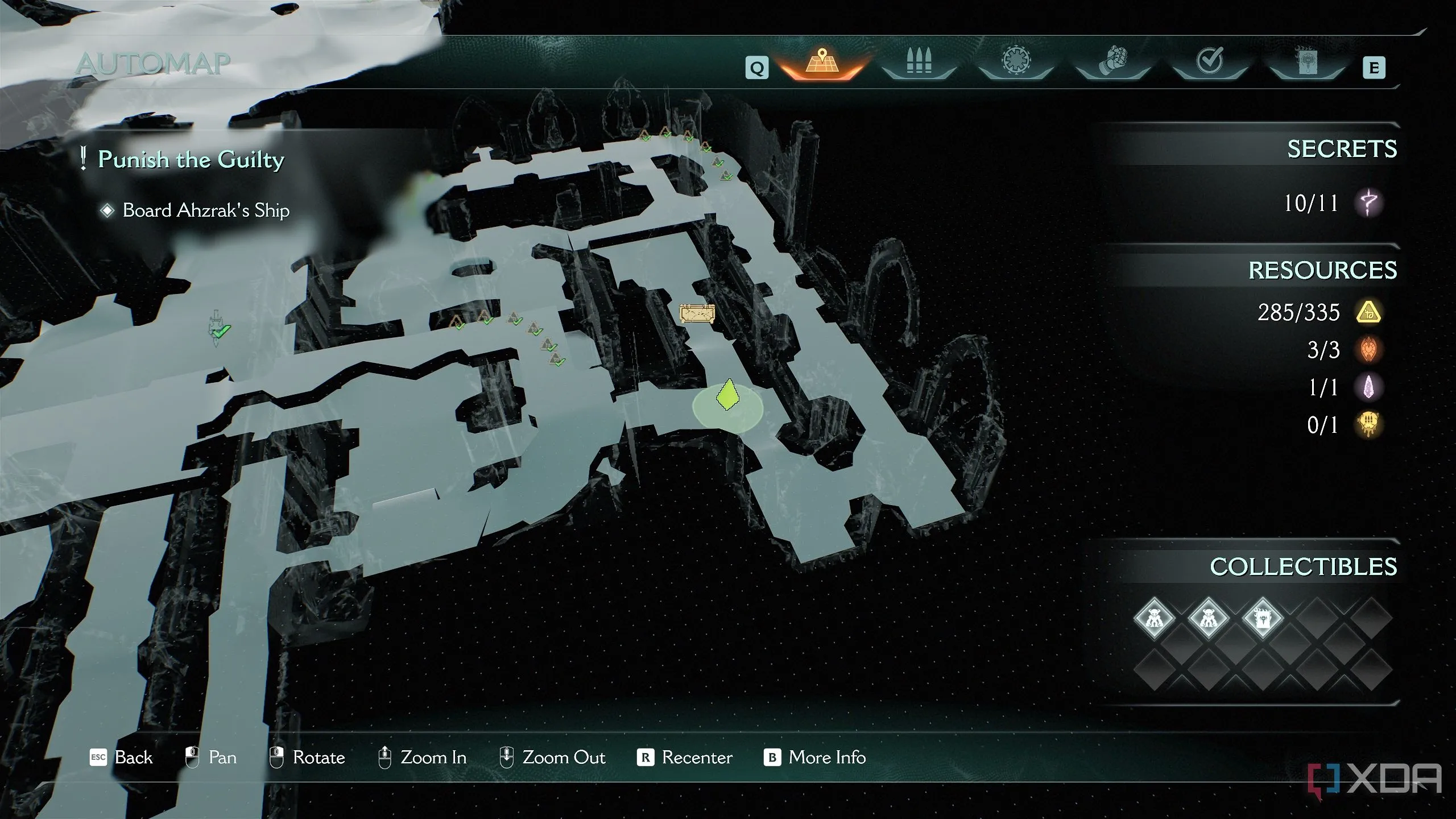Click the purple Secrets question mark icon

[x=1368, y=203]
